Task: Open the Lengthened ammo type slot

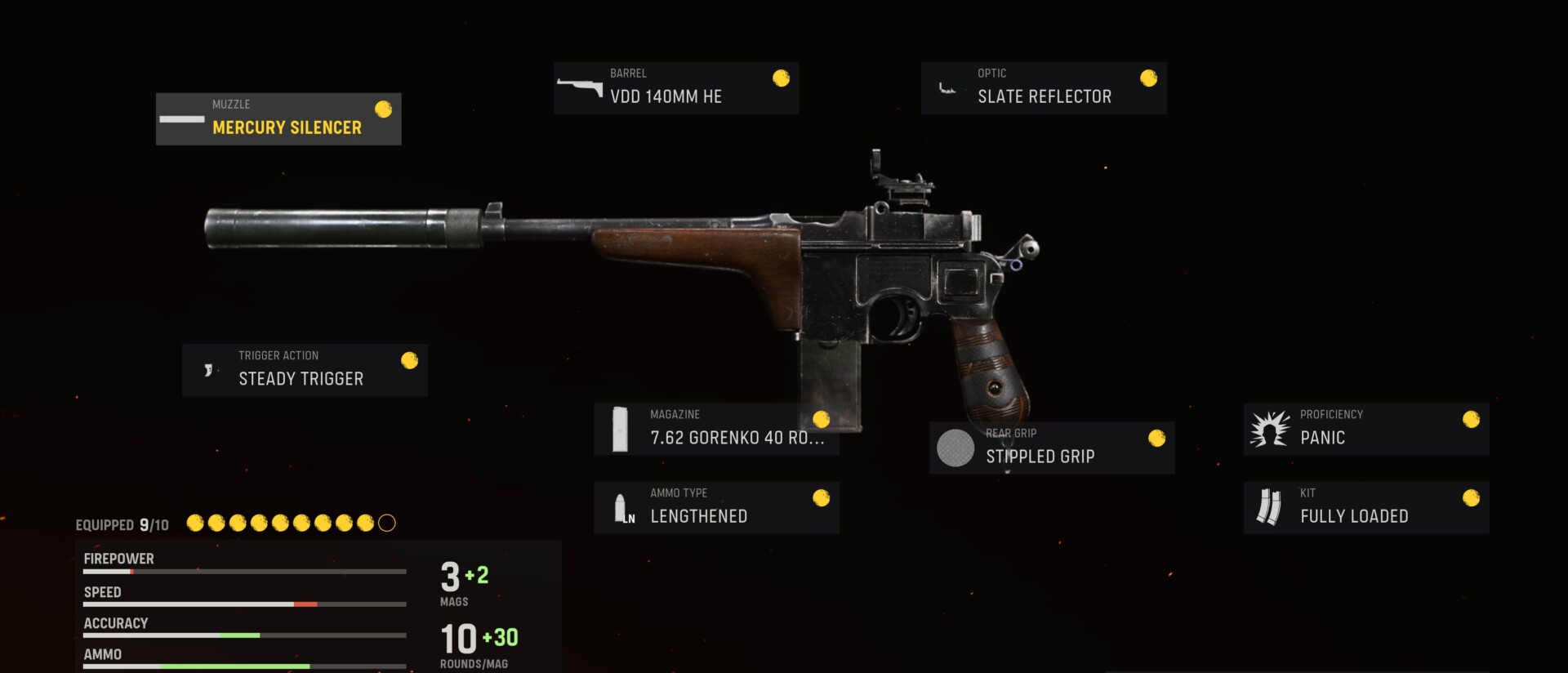Action: [716, 506]
